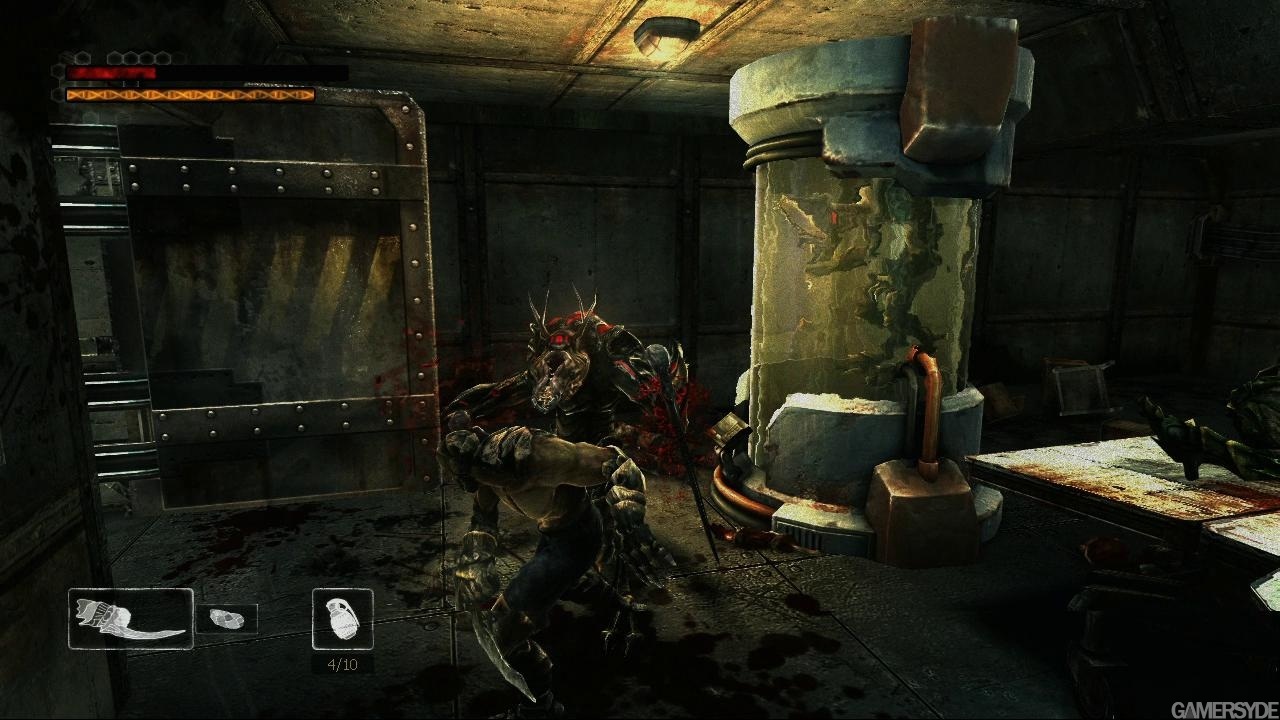Select the curved claw blade weapon slot

click(x=131, y=619)
